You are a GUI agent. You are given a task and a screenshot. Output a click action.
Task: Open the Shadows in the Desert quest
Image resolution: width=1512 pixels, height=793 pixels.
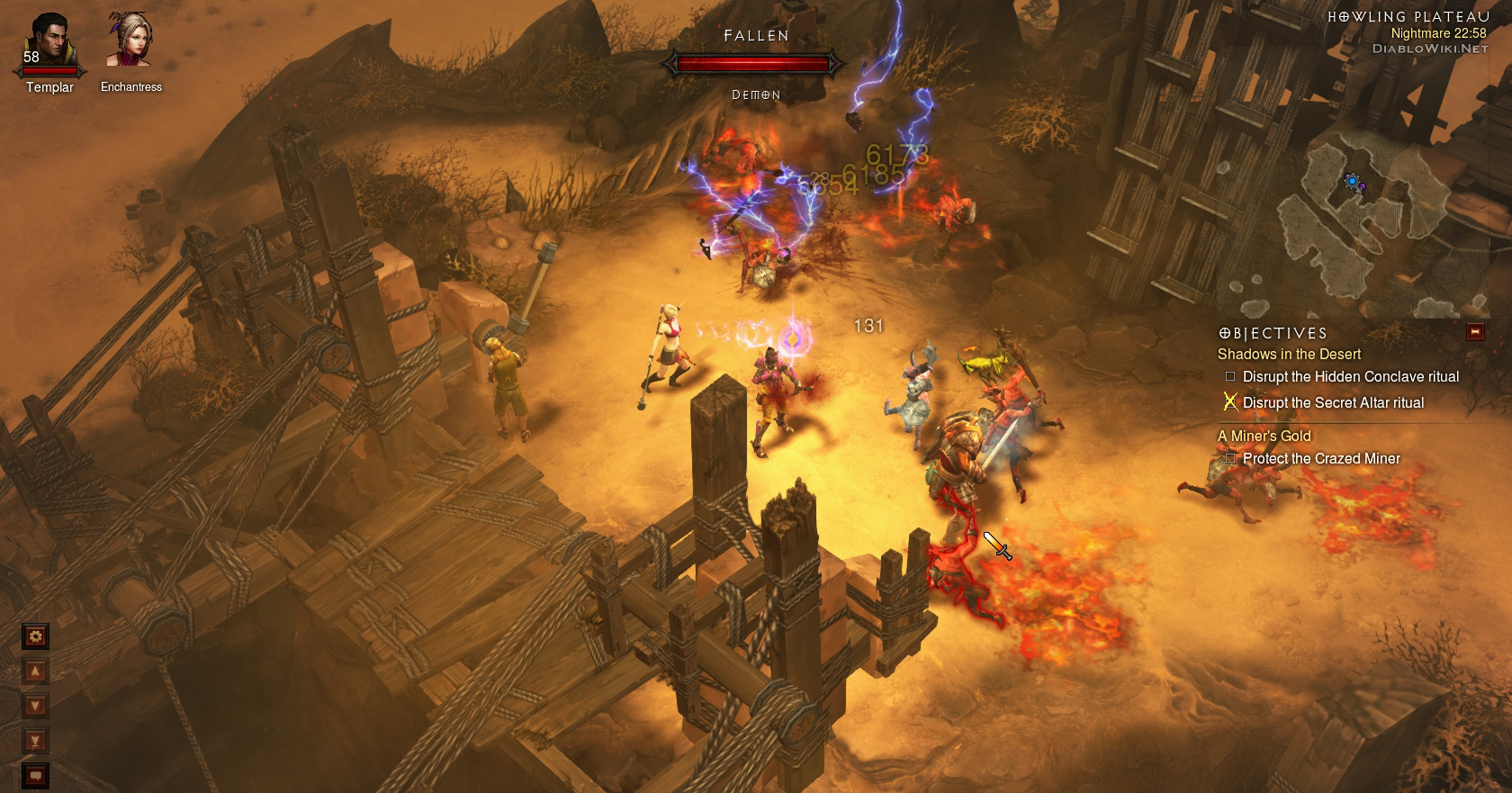(x=1289, y=355)
